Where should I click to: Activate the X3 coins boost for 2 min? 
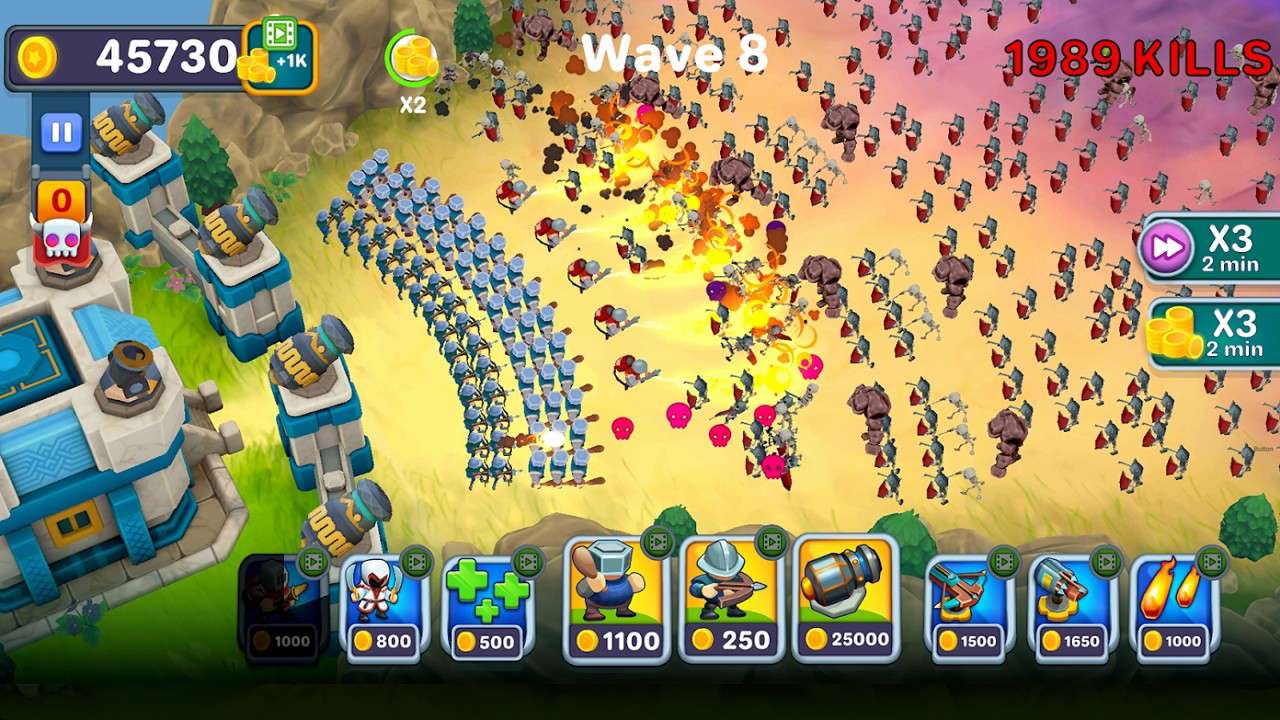click(x=1209, y=333)
